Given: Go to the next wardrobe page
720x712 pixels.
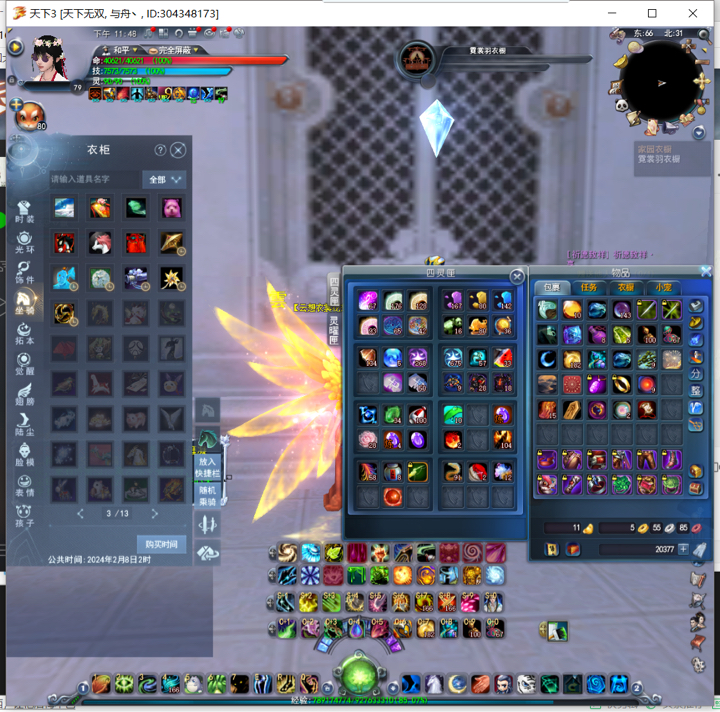Looking at the screenshot, I should pyautogui.click(x=155, y=514).
